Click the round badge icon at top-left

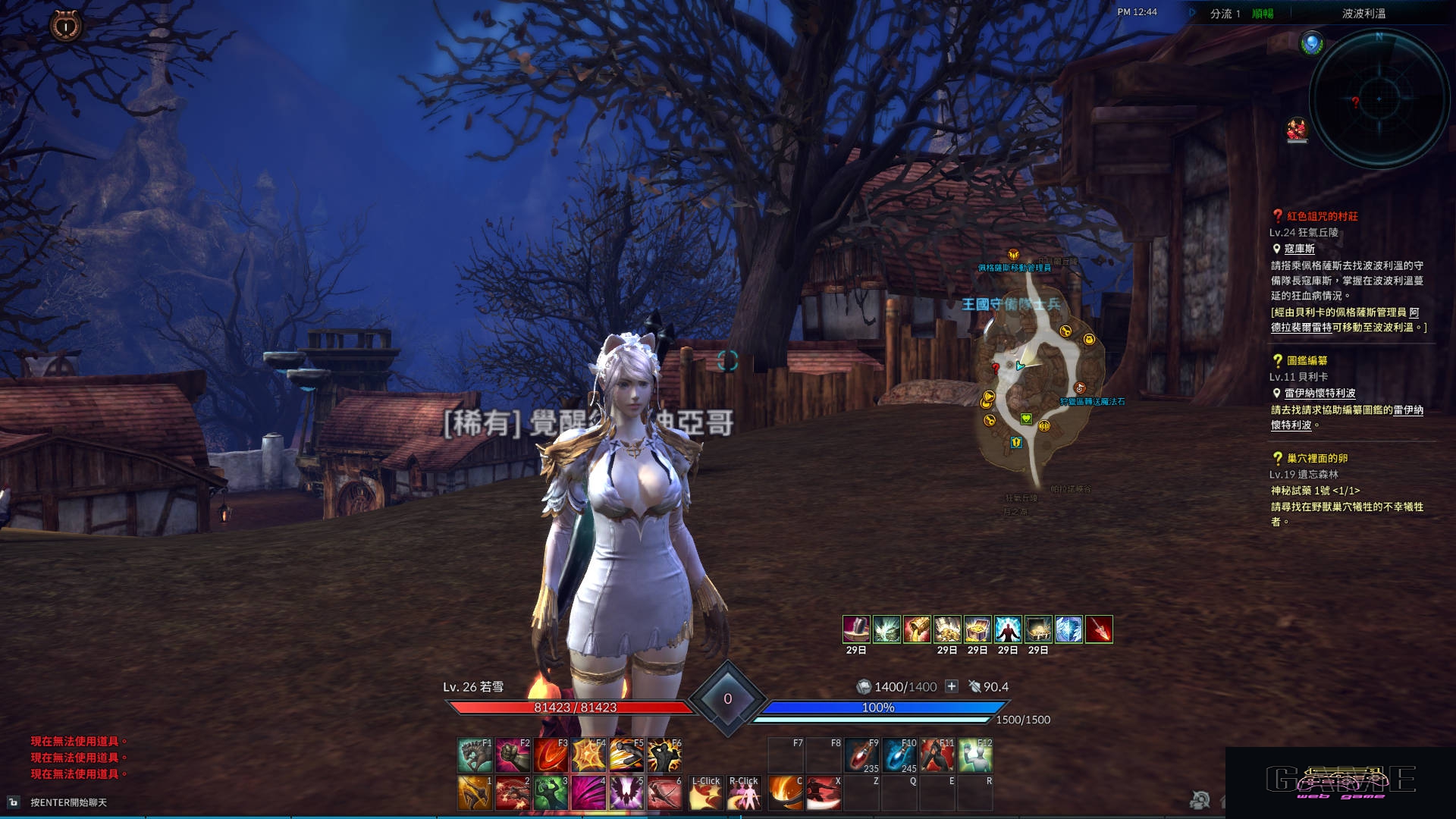[66, 26]
